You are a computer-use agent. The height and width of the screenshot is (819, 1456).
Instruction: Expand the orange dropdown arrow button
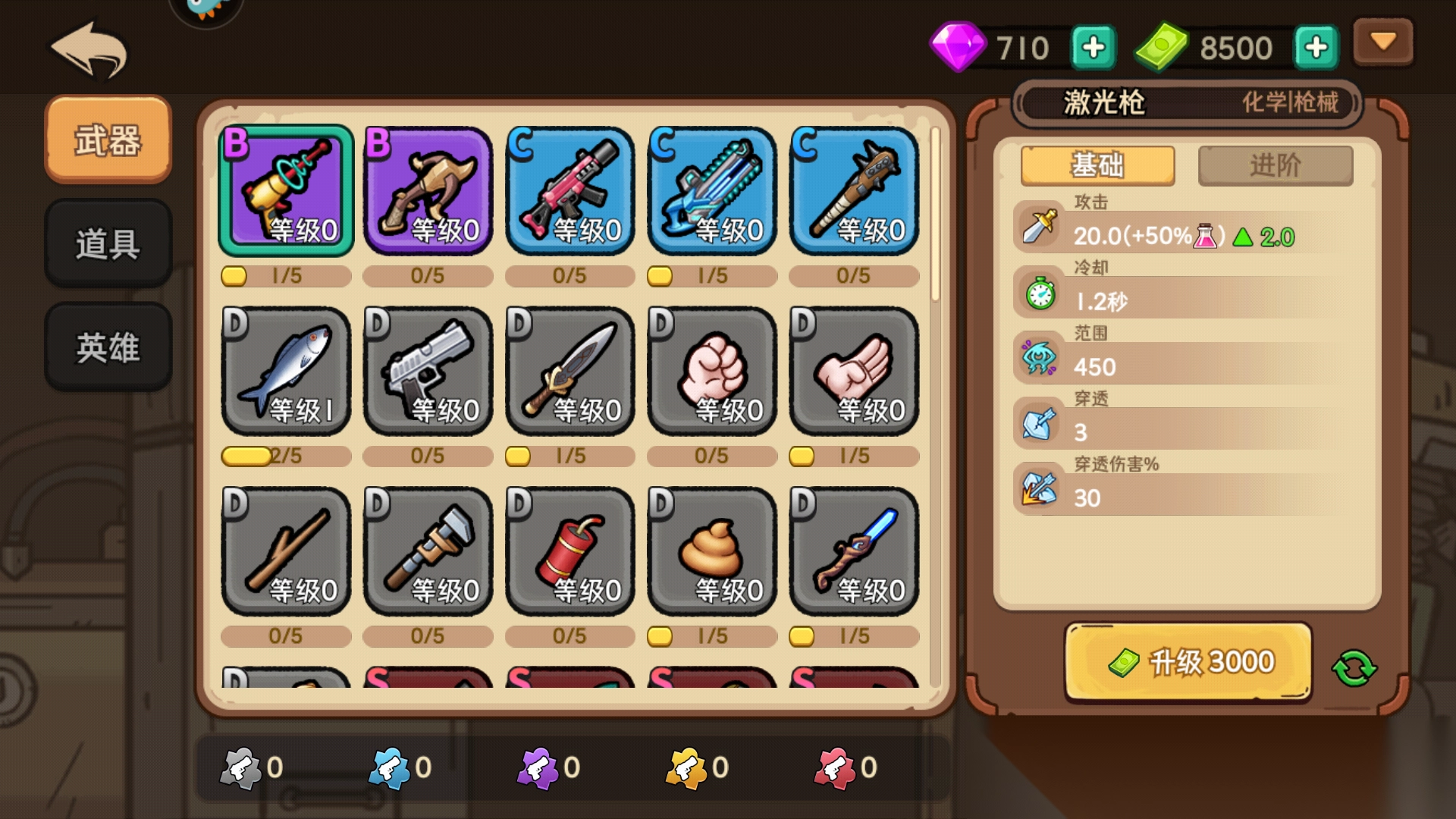(x=1383, y=42)
